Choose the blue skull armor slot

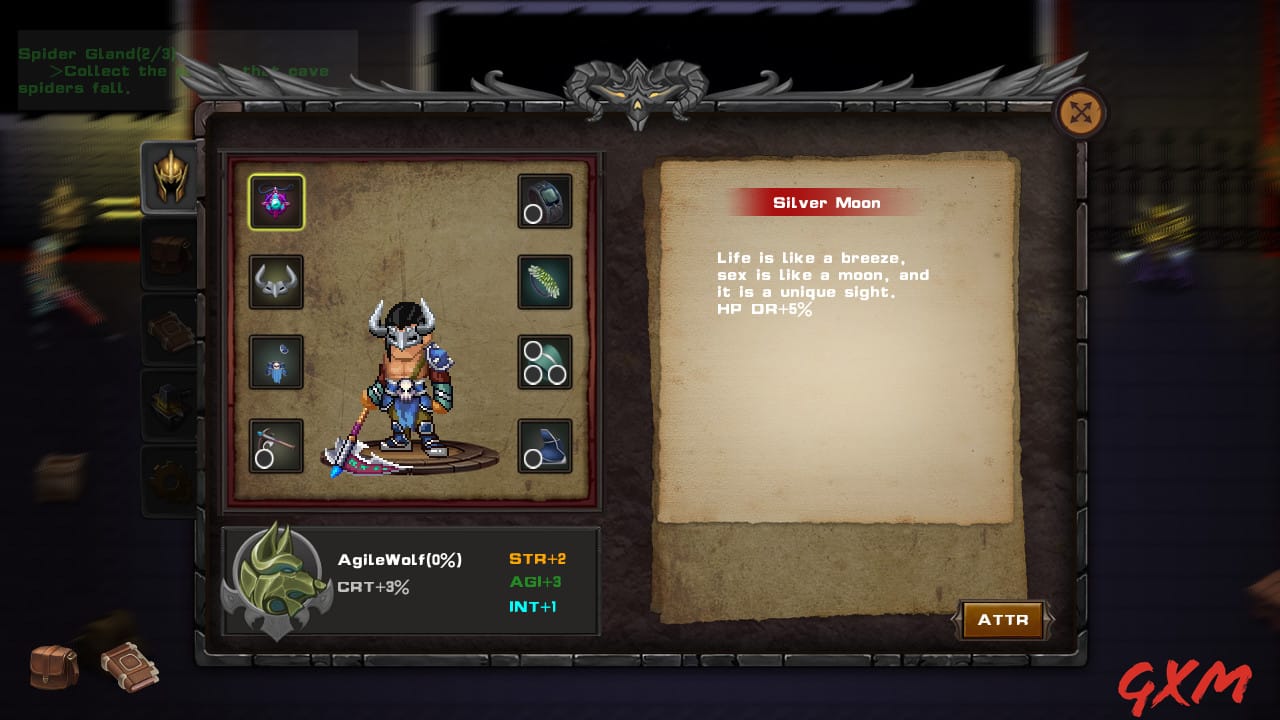pos(276,362)
